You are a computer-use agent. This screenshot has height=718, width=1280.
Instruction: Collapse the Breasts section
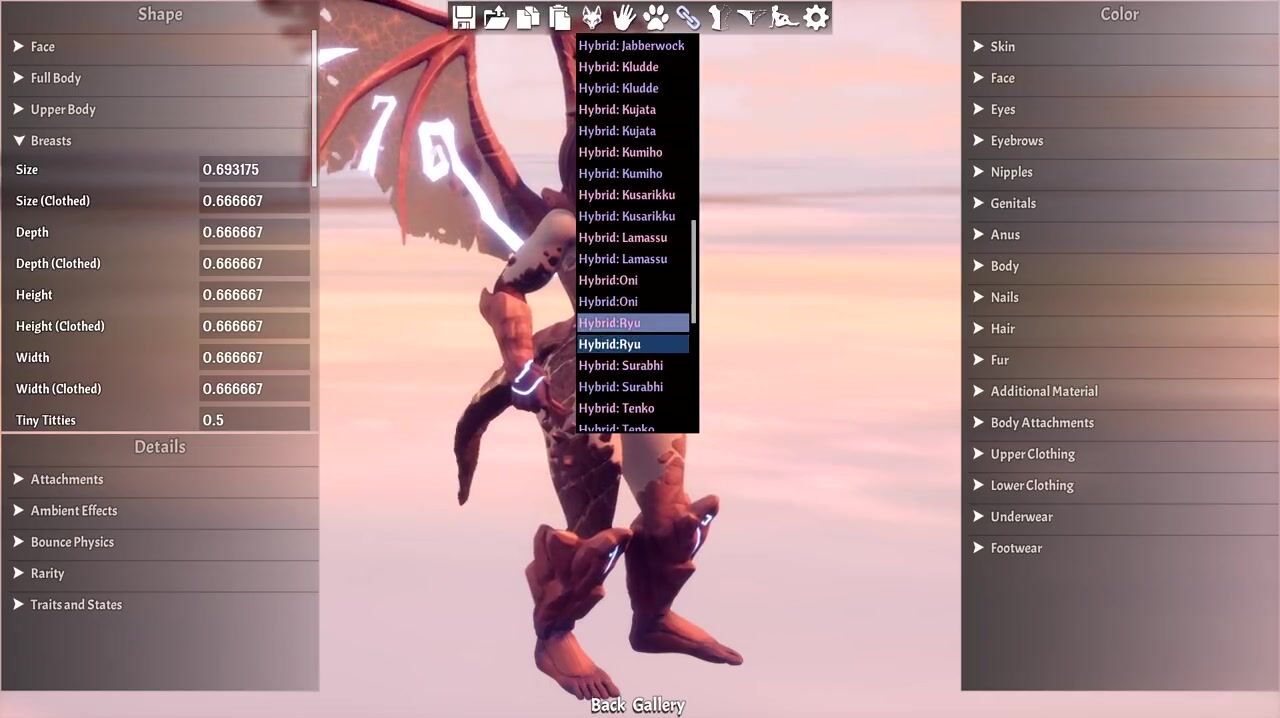(x=50, y=140)
